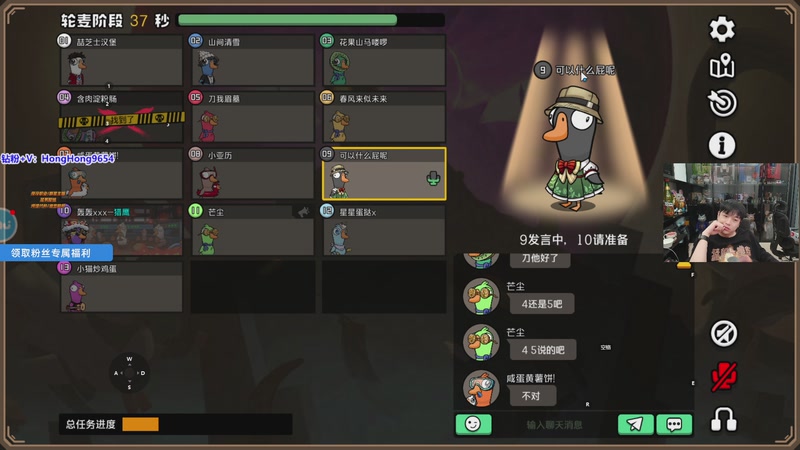Click the headphones icon
Screen dimensions: 800x450
coord(723,419)
